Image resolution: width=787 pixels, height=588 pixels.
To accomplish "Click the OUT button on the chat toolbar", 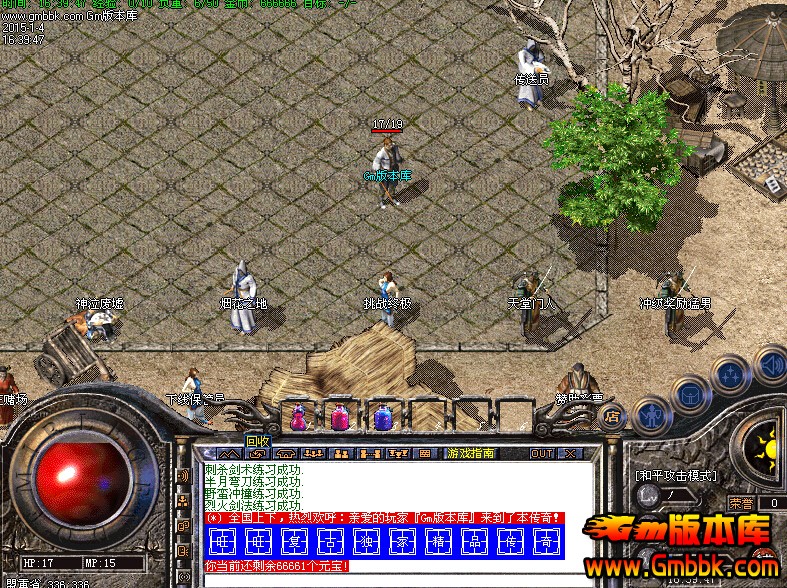I will (x=541, y=453).
